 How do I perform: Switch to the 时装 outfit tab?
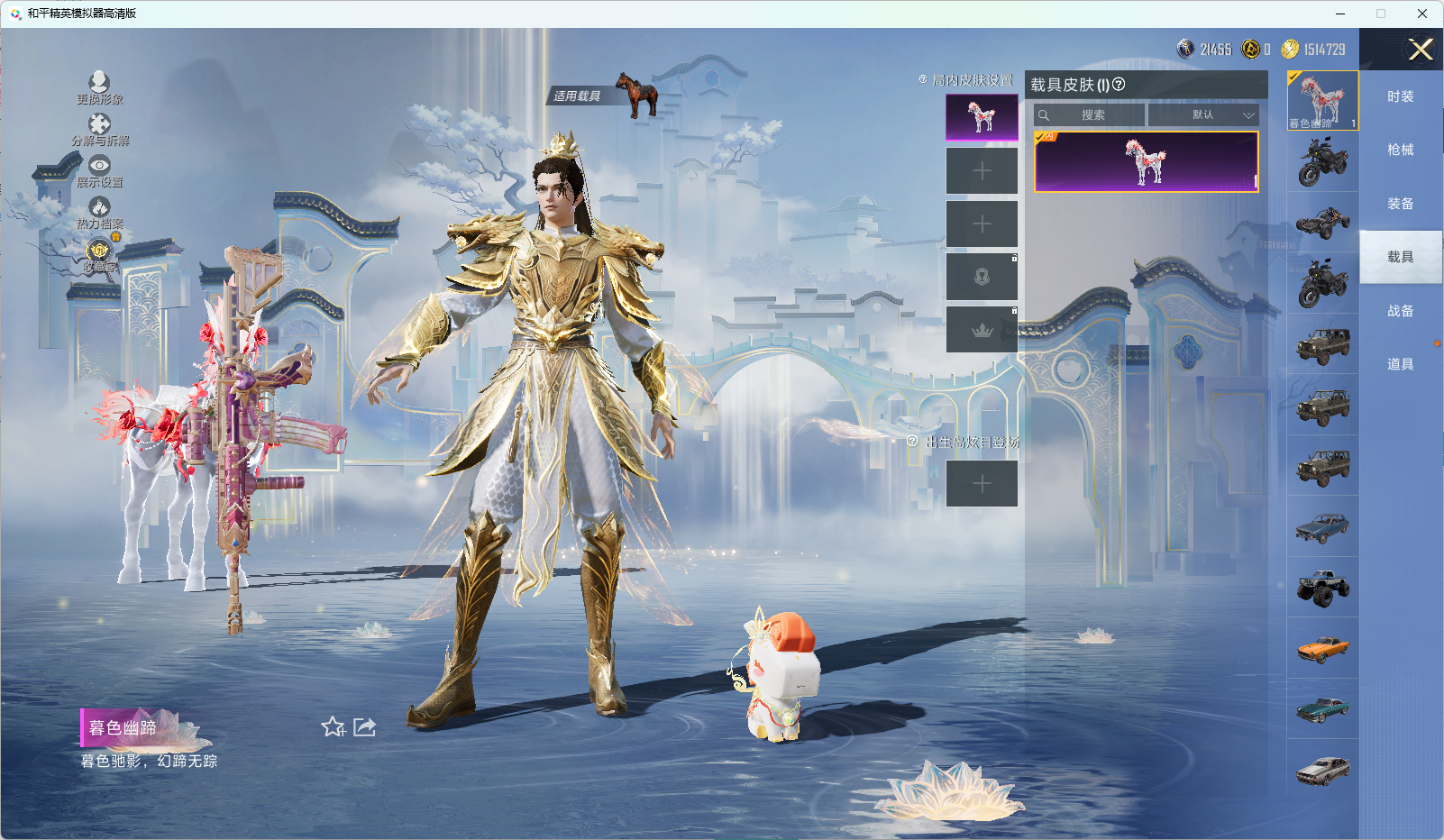(x=1400, y=96)
